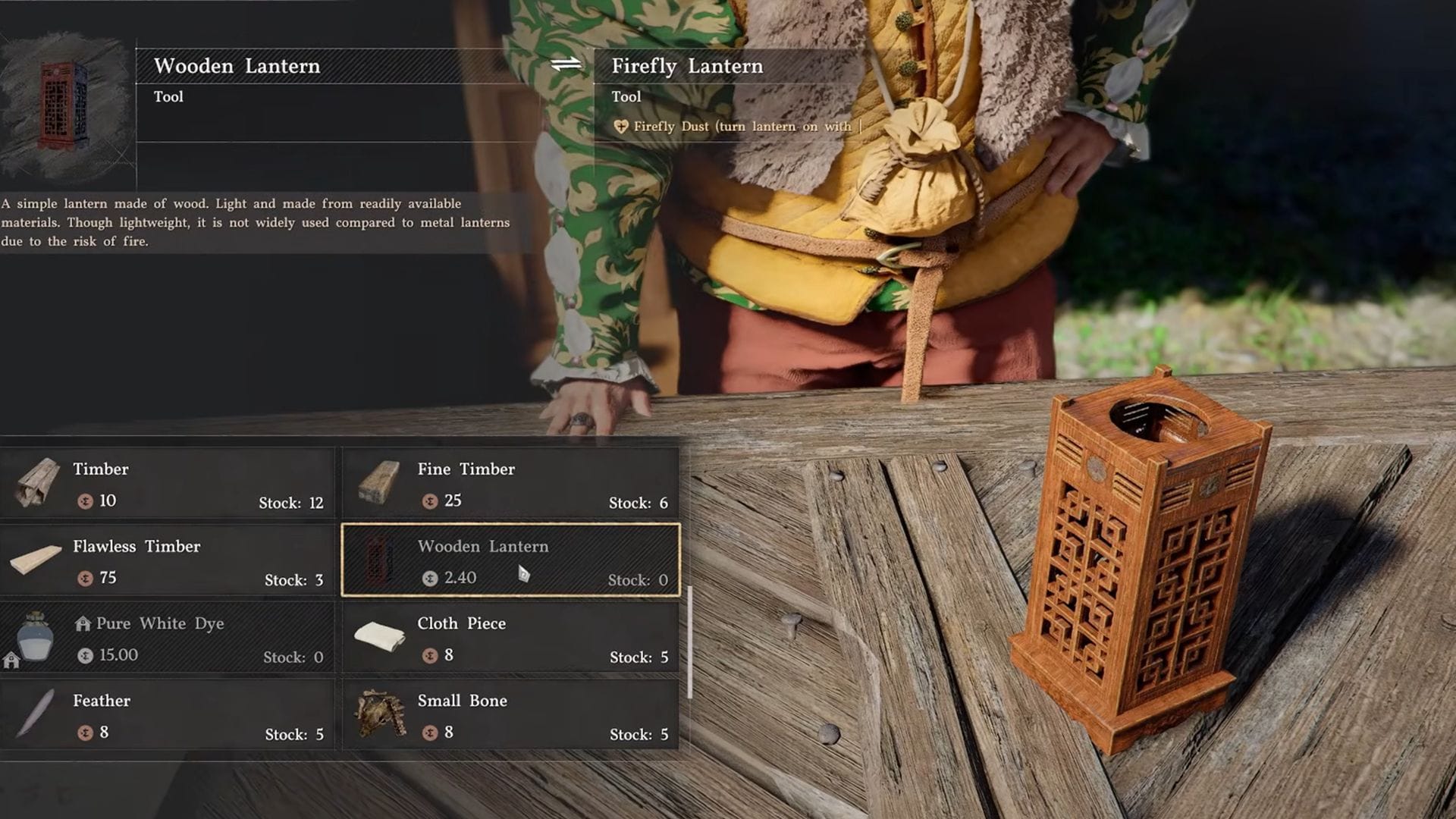1456x819 pixels.
Task: Click the coin icon next to Small Bone's price
Action: (x=428, y=733)
